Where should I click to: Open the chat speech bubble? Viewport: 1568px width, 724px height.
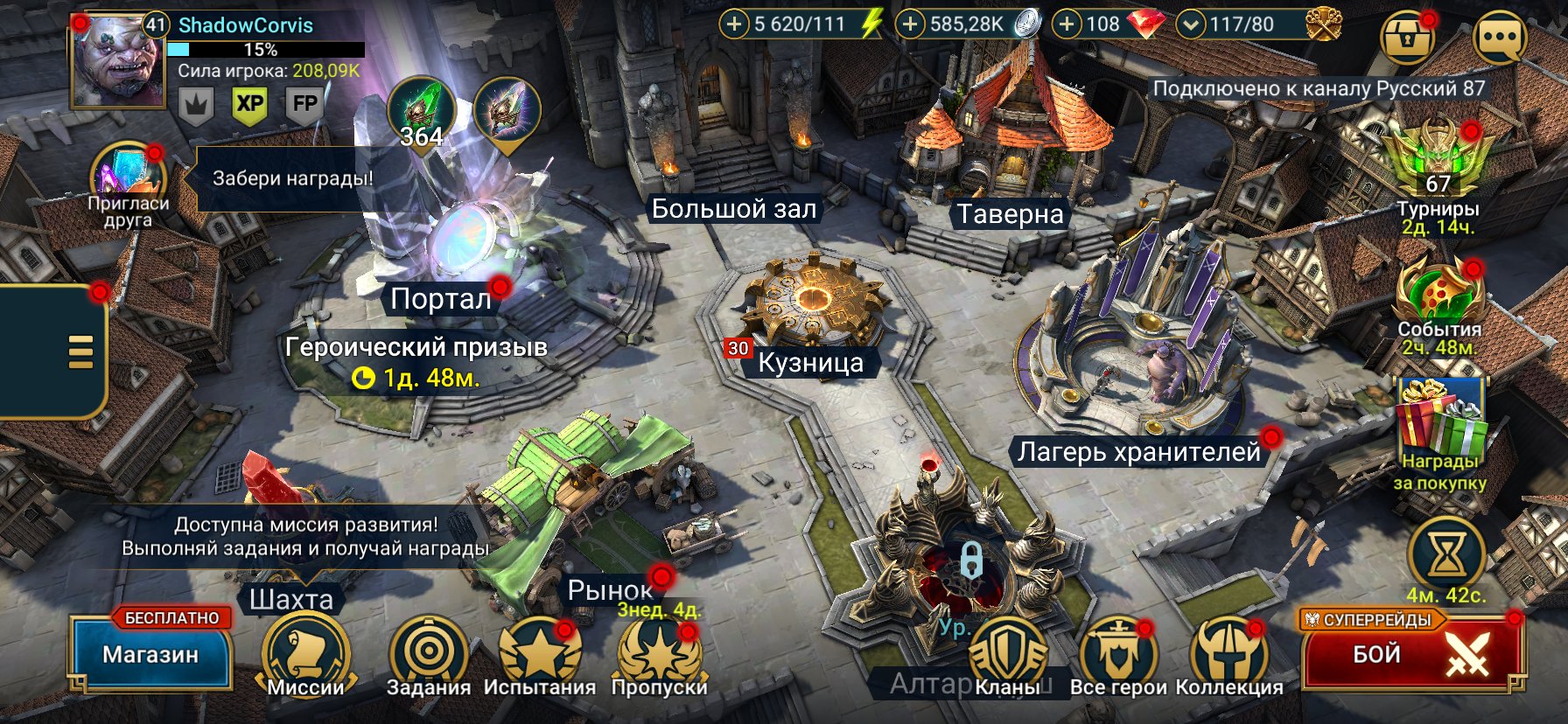1500,38
